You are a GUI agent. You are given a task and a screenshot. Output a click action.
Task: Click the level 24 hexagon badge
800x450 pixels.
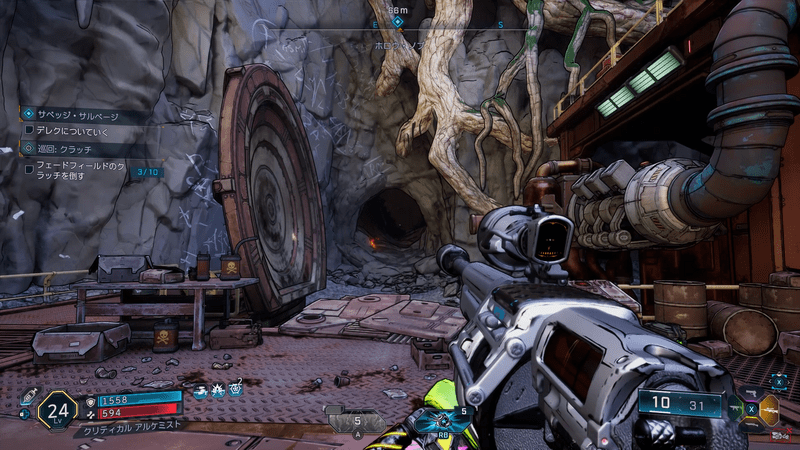57,410
